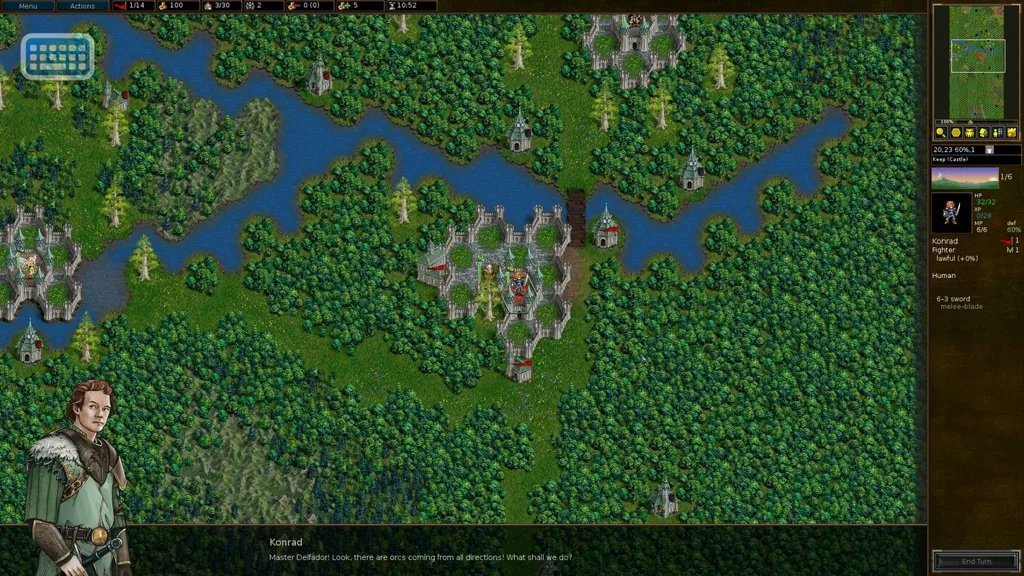Select Konrad's unit portrait in the sidebar

click(950, 213)
